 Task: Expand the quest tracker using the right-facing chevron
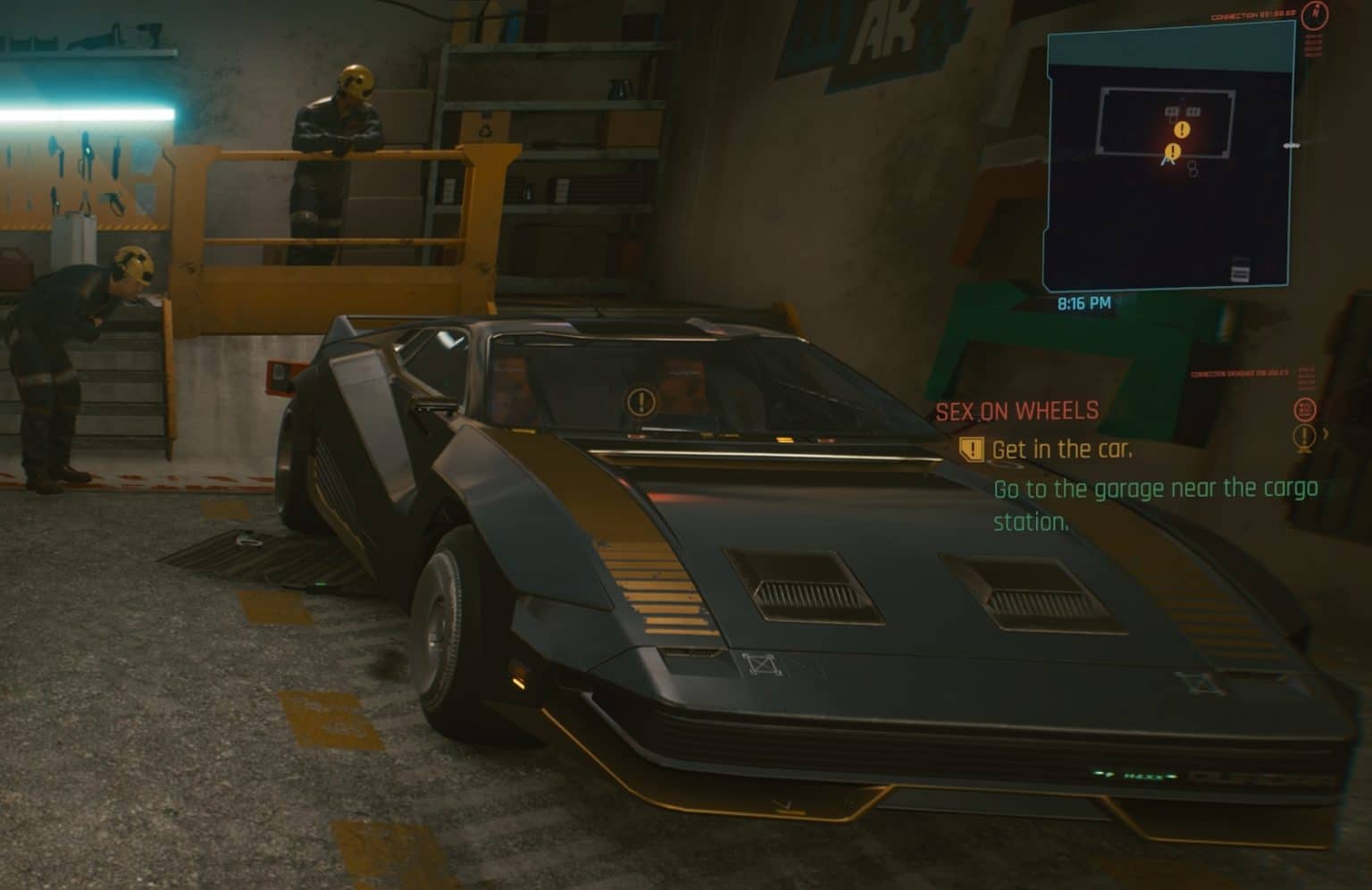click(x=1326, y=435)
